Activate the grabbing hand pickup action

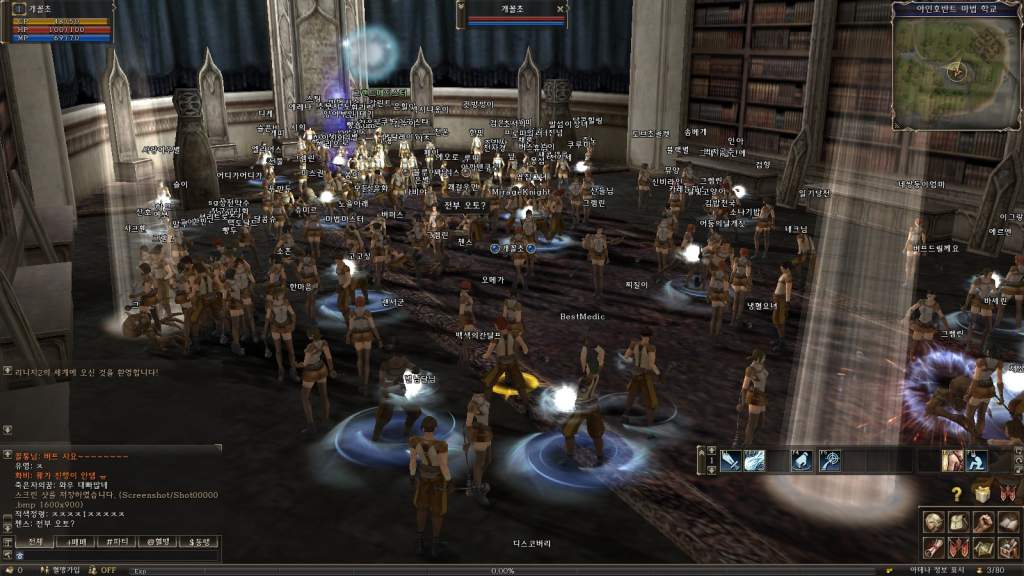click(802, 461)
